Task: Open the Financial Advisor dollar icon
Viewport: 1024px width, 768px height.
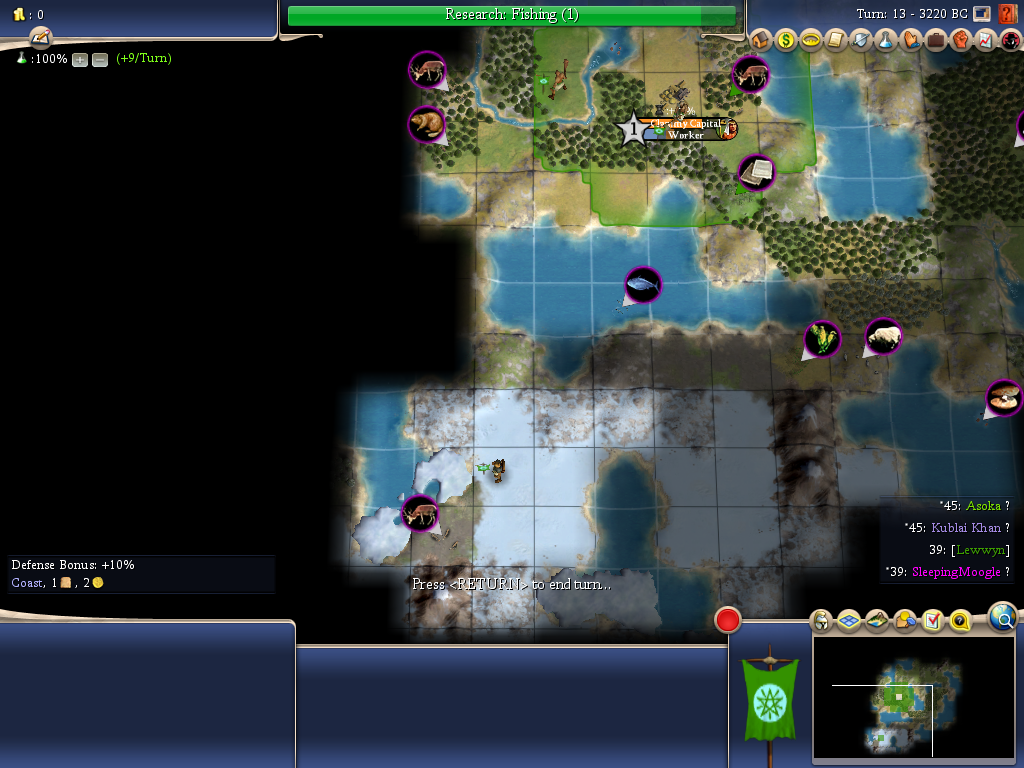Action: coord(786,40)
